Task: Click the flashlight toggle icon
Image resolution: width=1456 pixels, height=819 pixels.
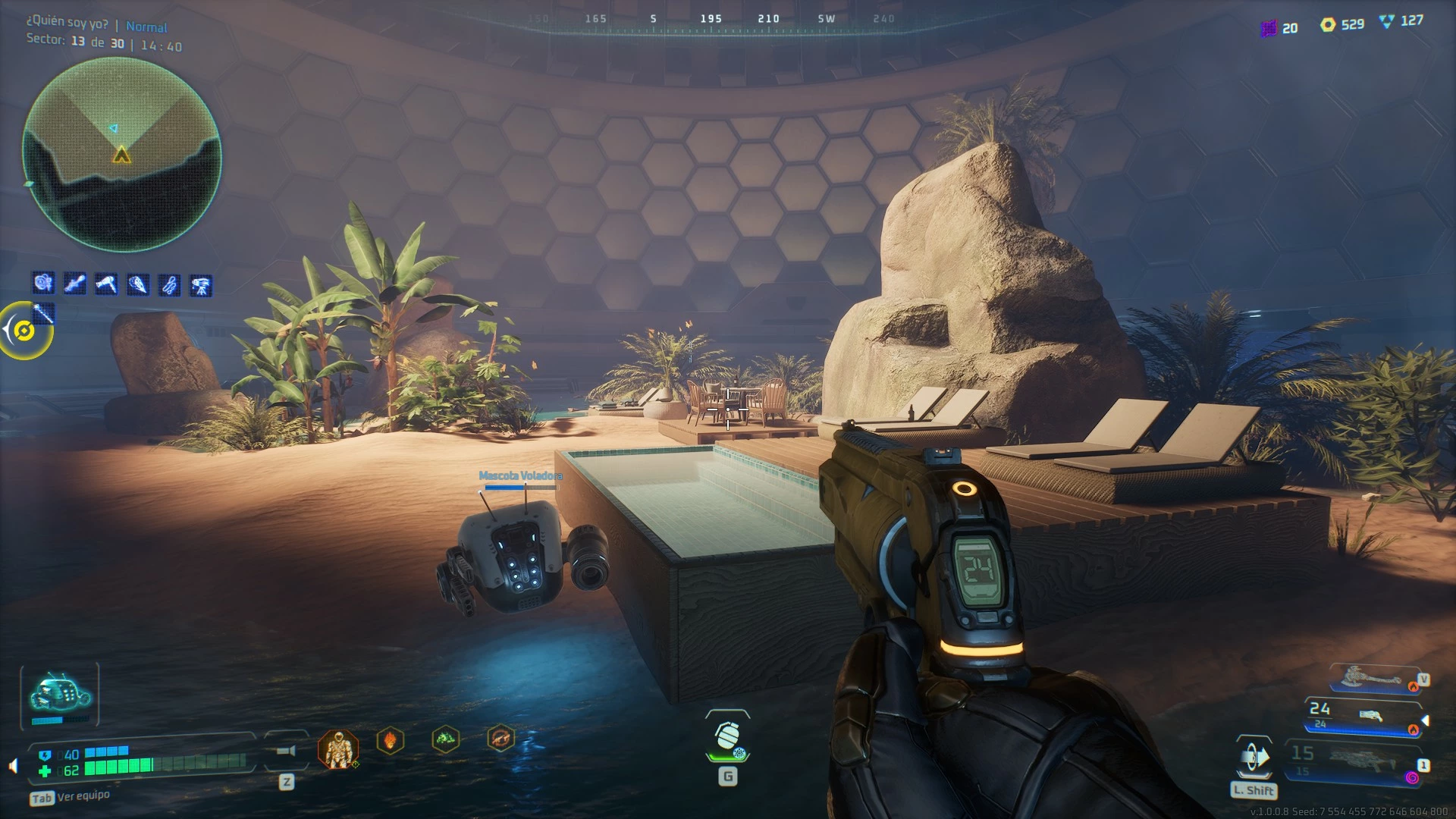Action: 286,751
